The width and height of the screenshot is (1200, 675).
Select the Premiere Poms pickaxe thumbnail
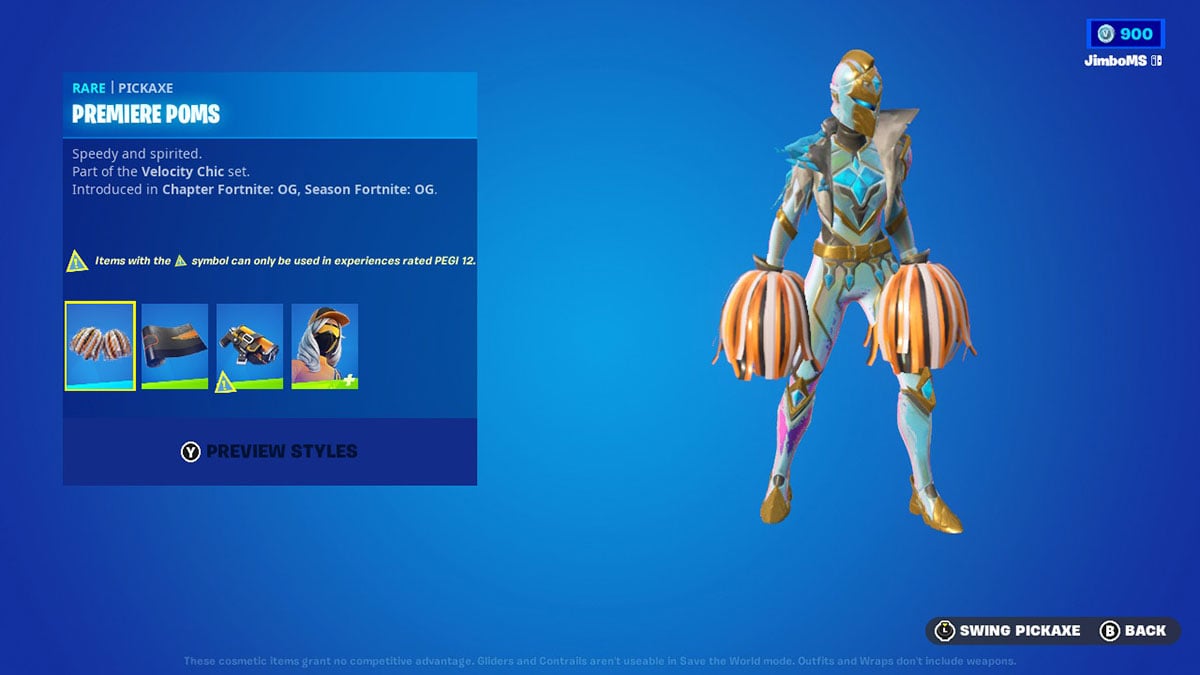point(100,346)
